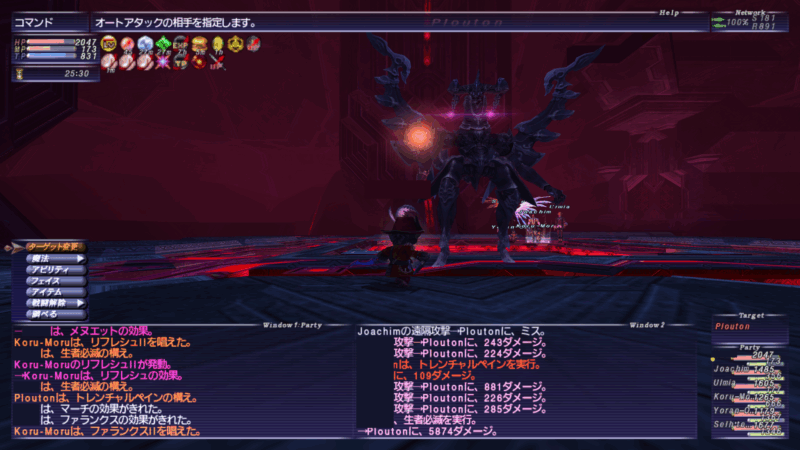Screen dimensions: 800x450
Task: Choose 戦闘解除 to disengage
Action: 50,302
